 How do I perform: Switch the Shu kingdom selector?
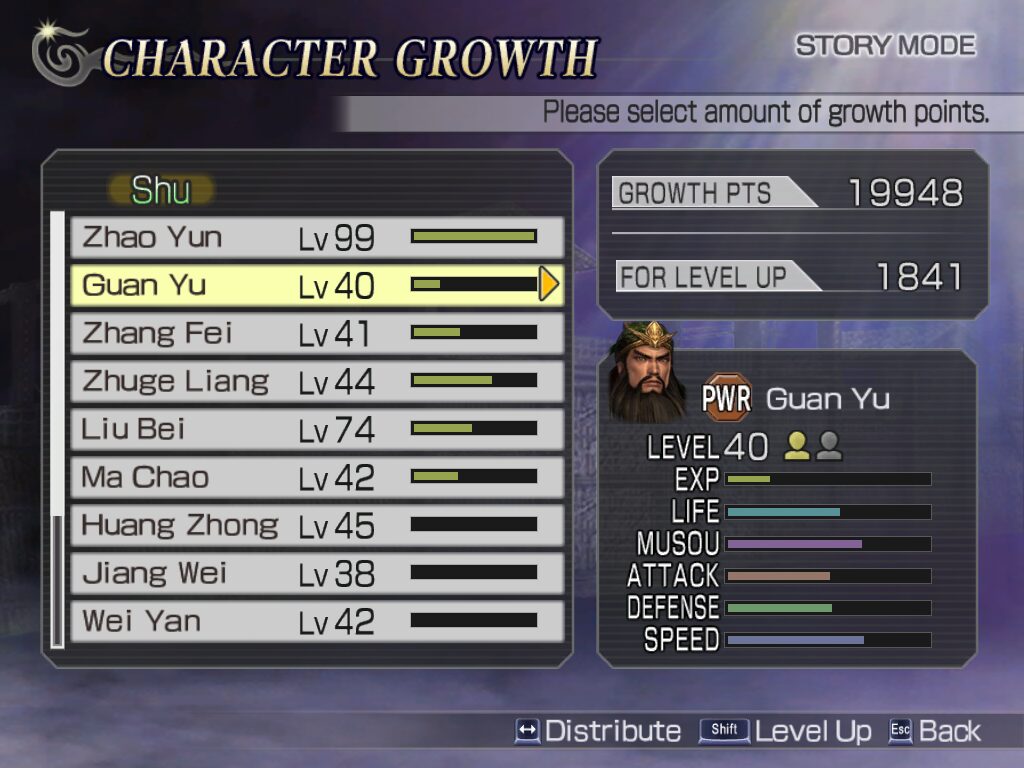160,190
